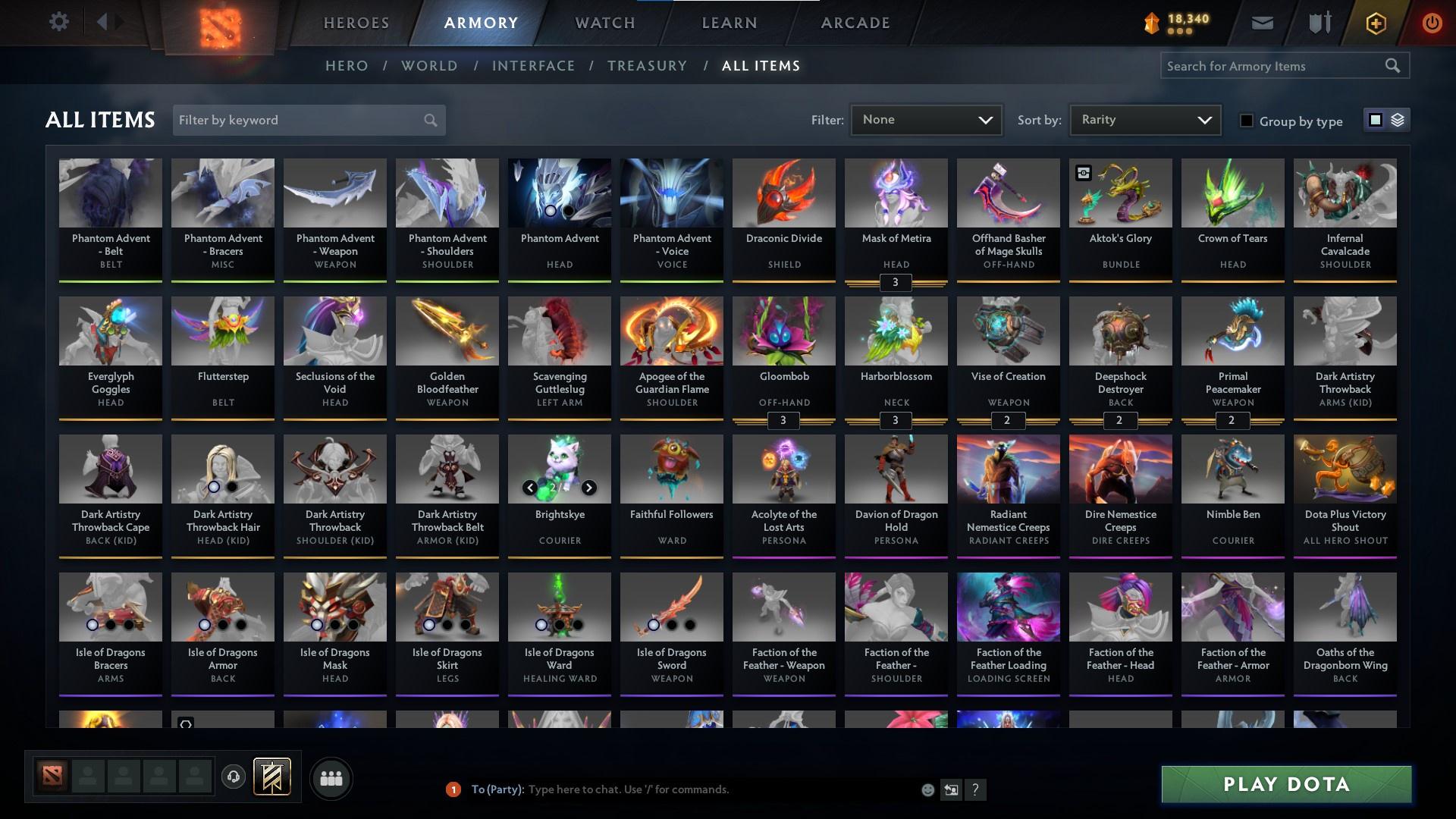
Task: Open the emoji picker in the chat bar
Action: pos(927,789)
